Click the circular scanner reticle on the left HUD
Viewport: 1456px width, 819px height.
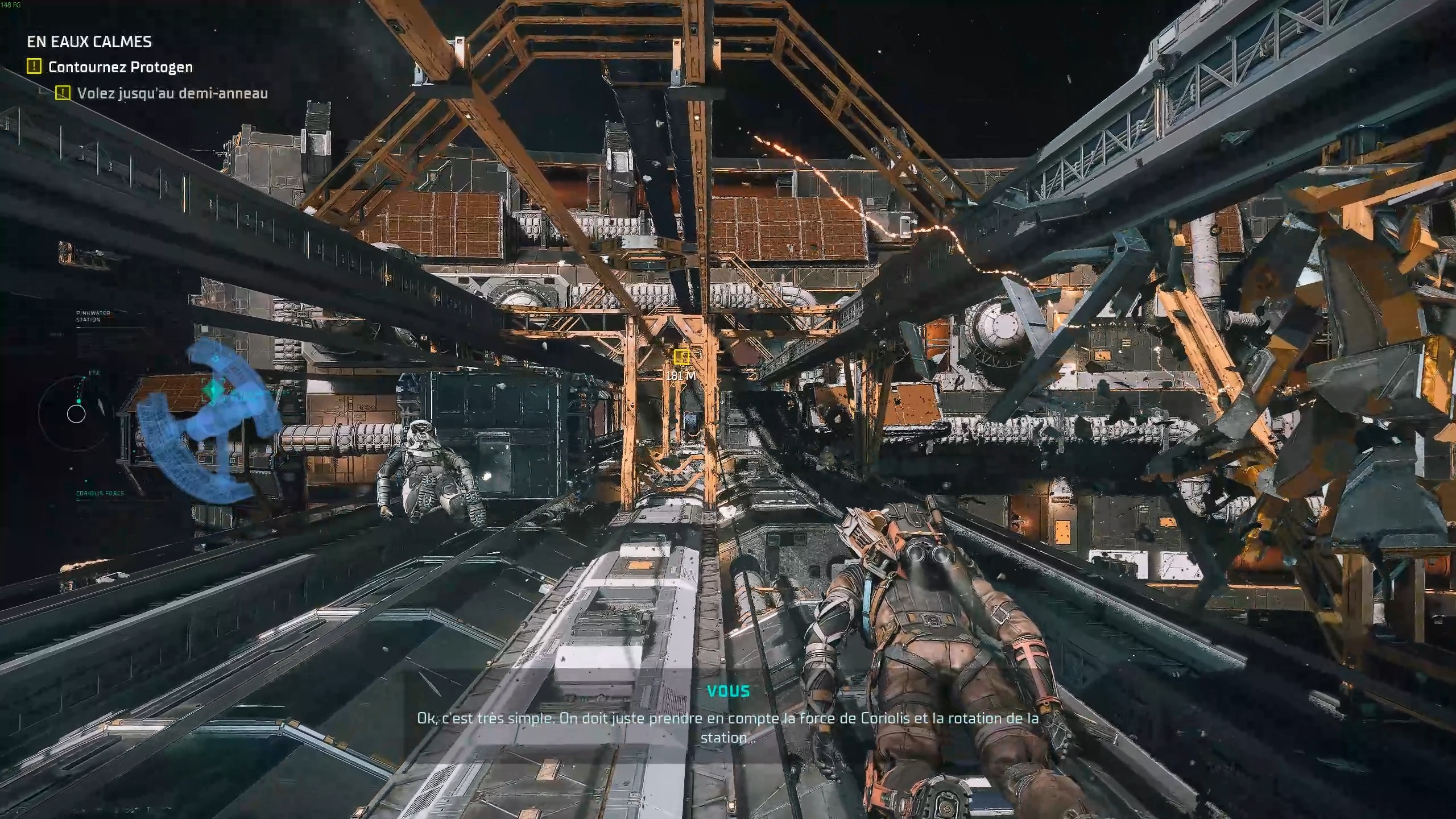pos(76,414)
